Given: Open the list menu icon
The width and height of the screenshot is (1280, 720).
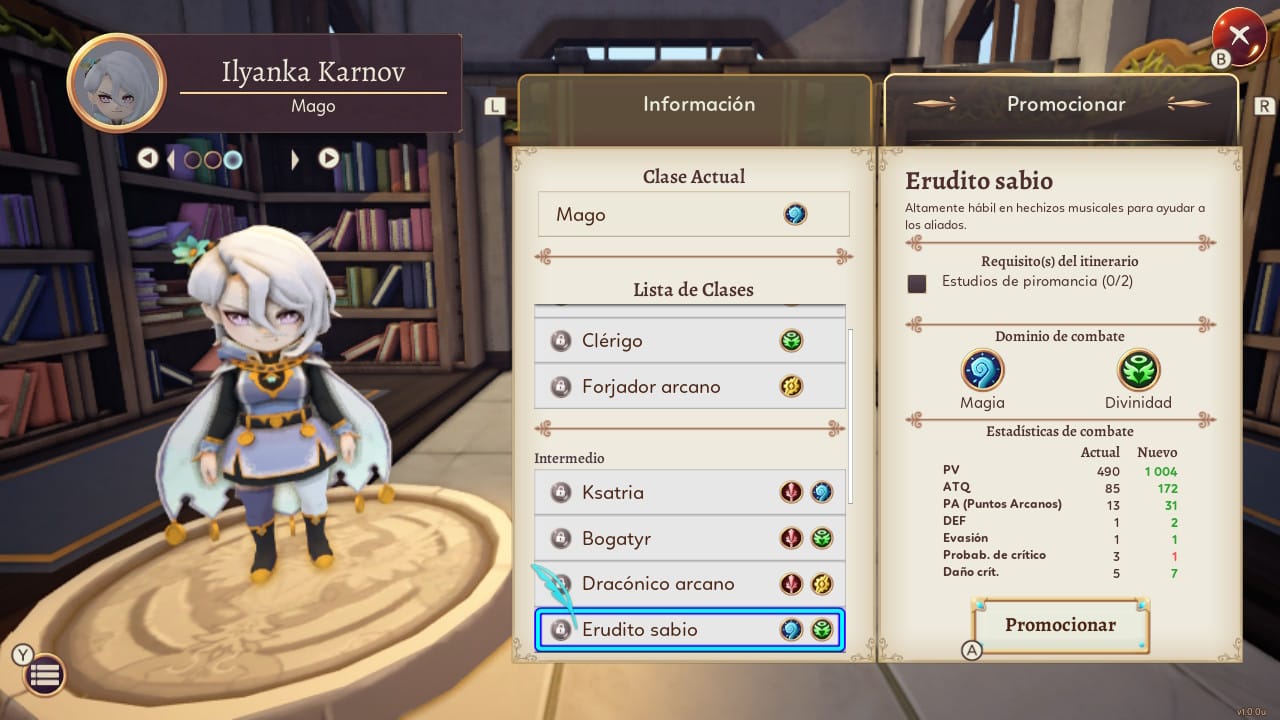Looking at the screenshot, I should 44,675.
